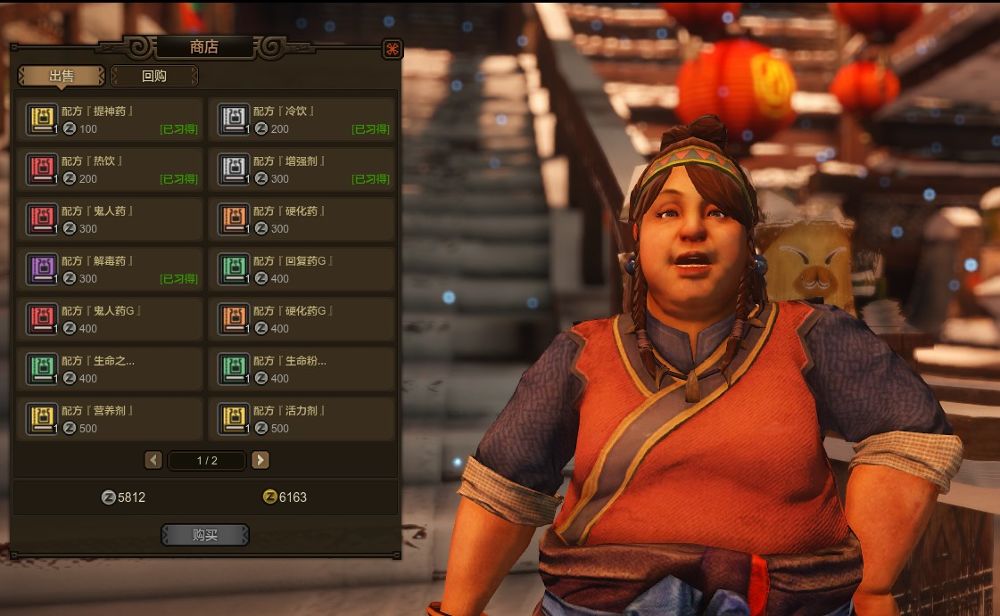The image size is (1000, 616).
Task: Pick the 热饮 recipe item
Action: (x=110, y=169)
